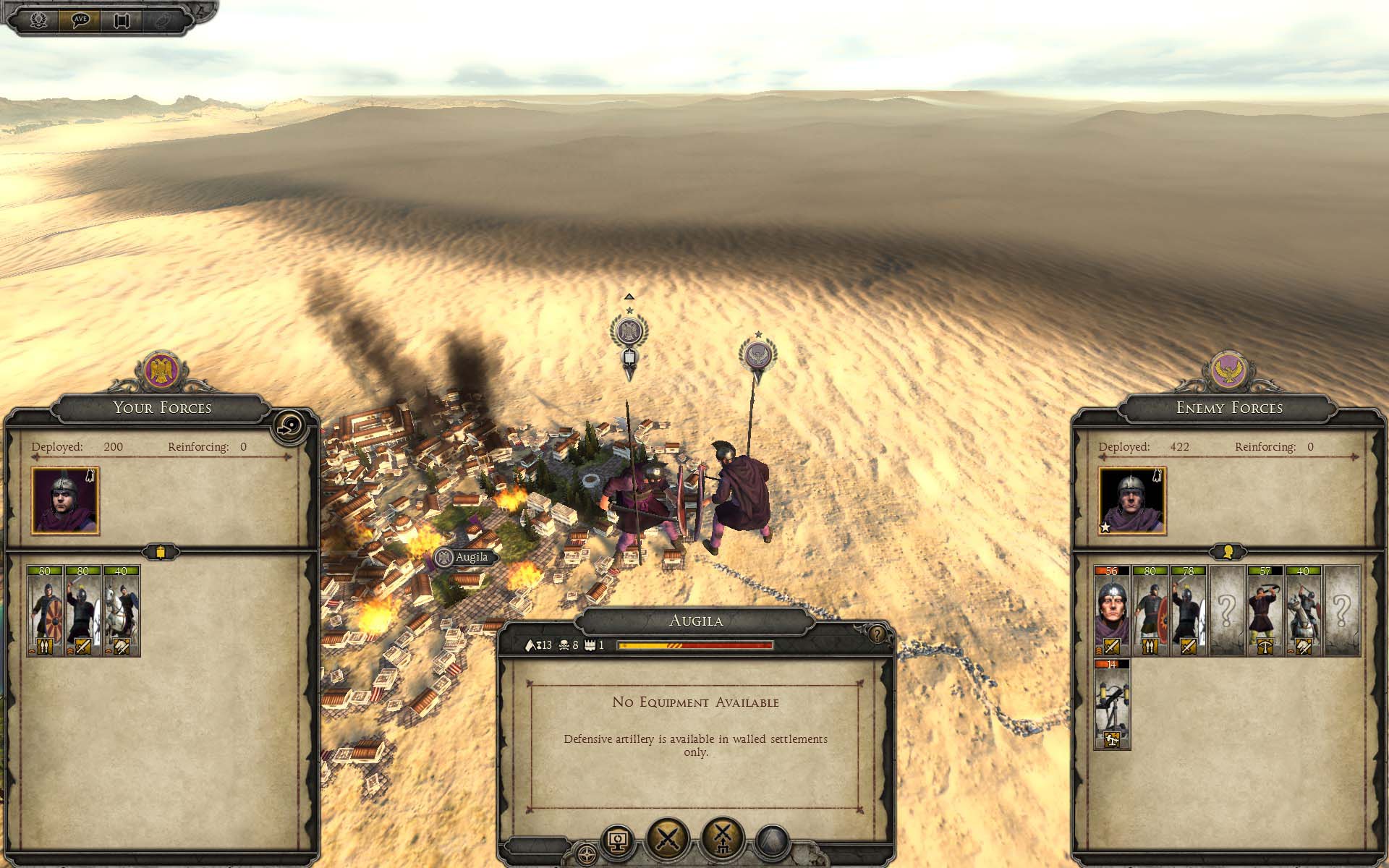Select your spearmen unit card with round shield
This screenshot has height=868, width=1389.
coord(45,611)
